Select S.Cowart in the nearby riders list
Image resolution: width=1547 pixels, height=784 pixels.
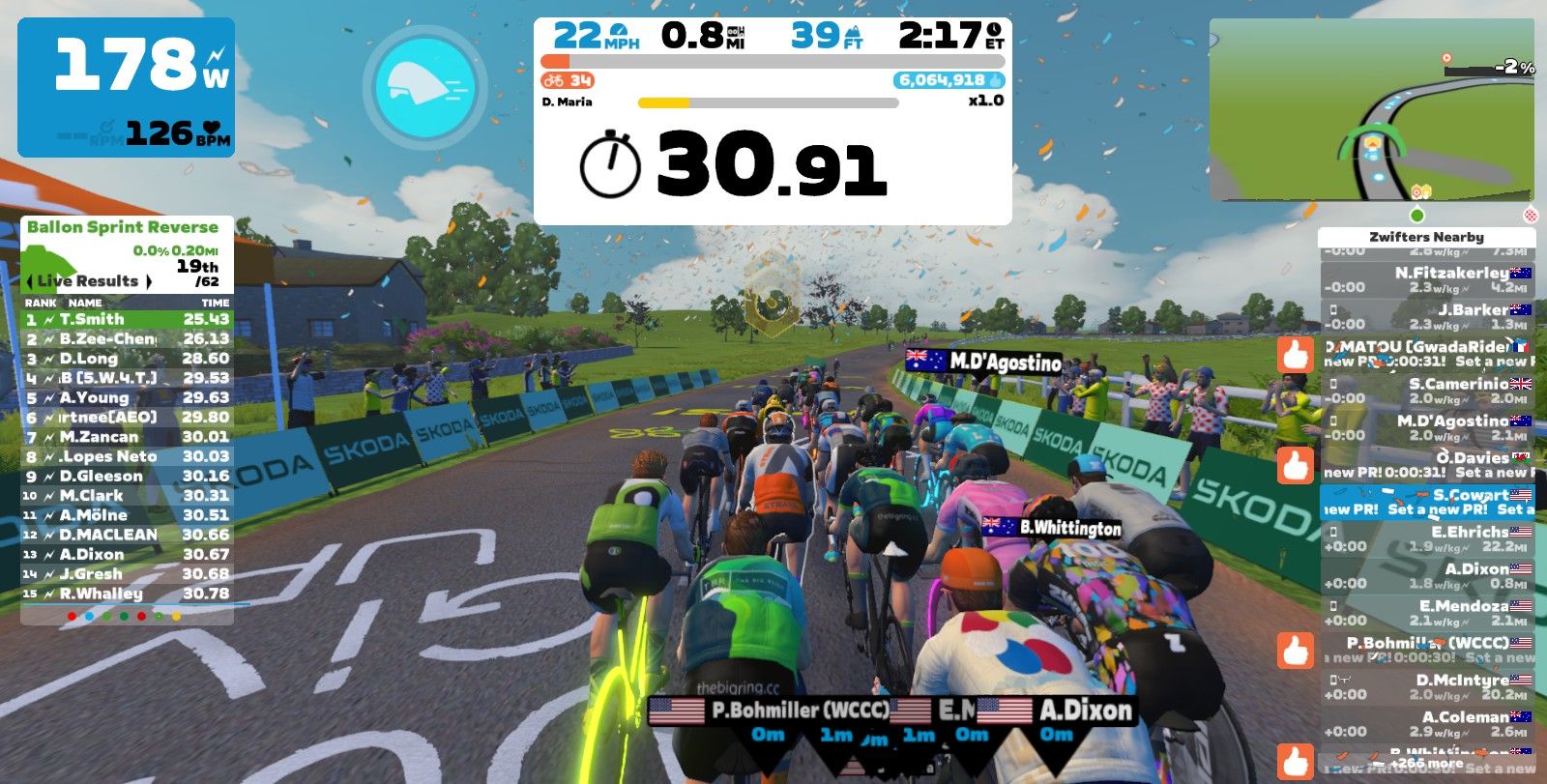1431,496
